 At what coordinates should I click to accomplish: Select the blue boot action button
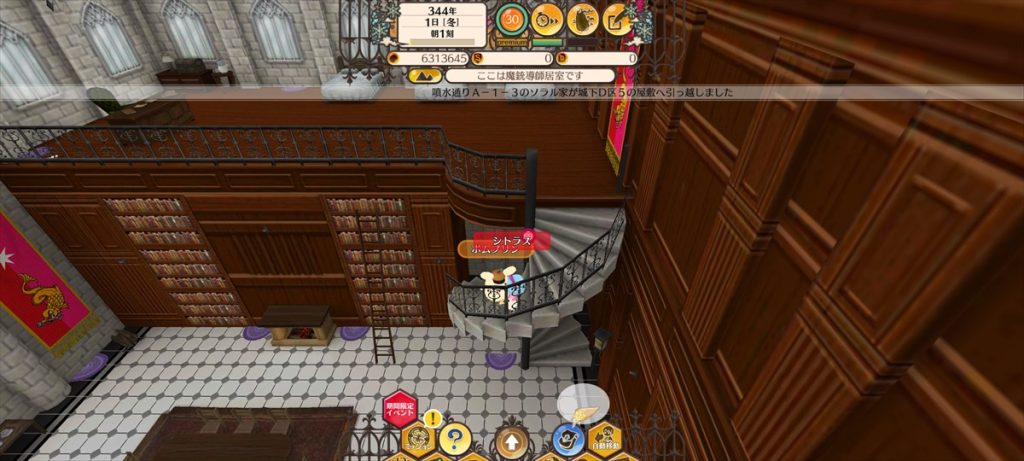click(x=568, y=438)
